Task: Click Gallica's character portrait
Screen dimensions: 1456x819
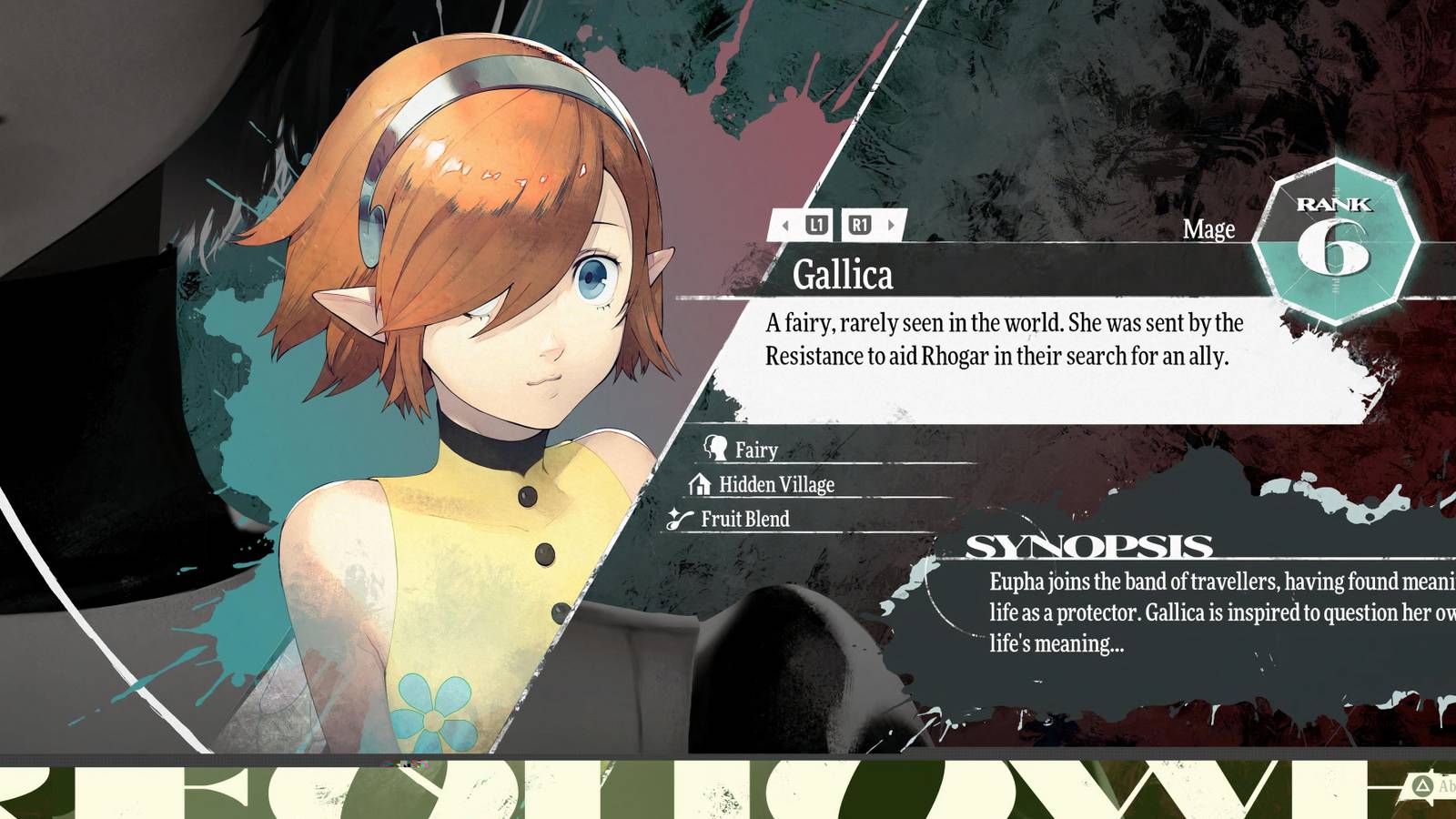Action: coord(455,364)
